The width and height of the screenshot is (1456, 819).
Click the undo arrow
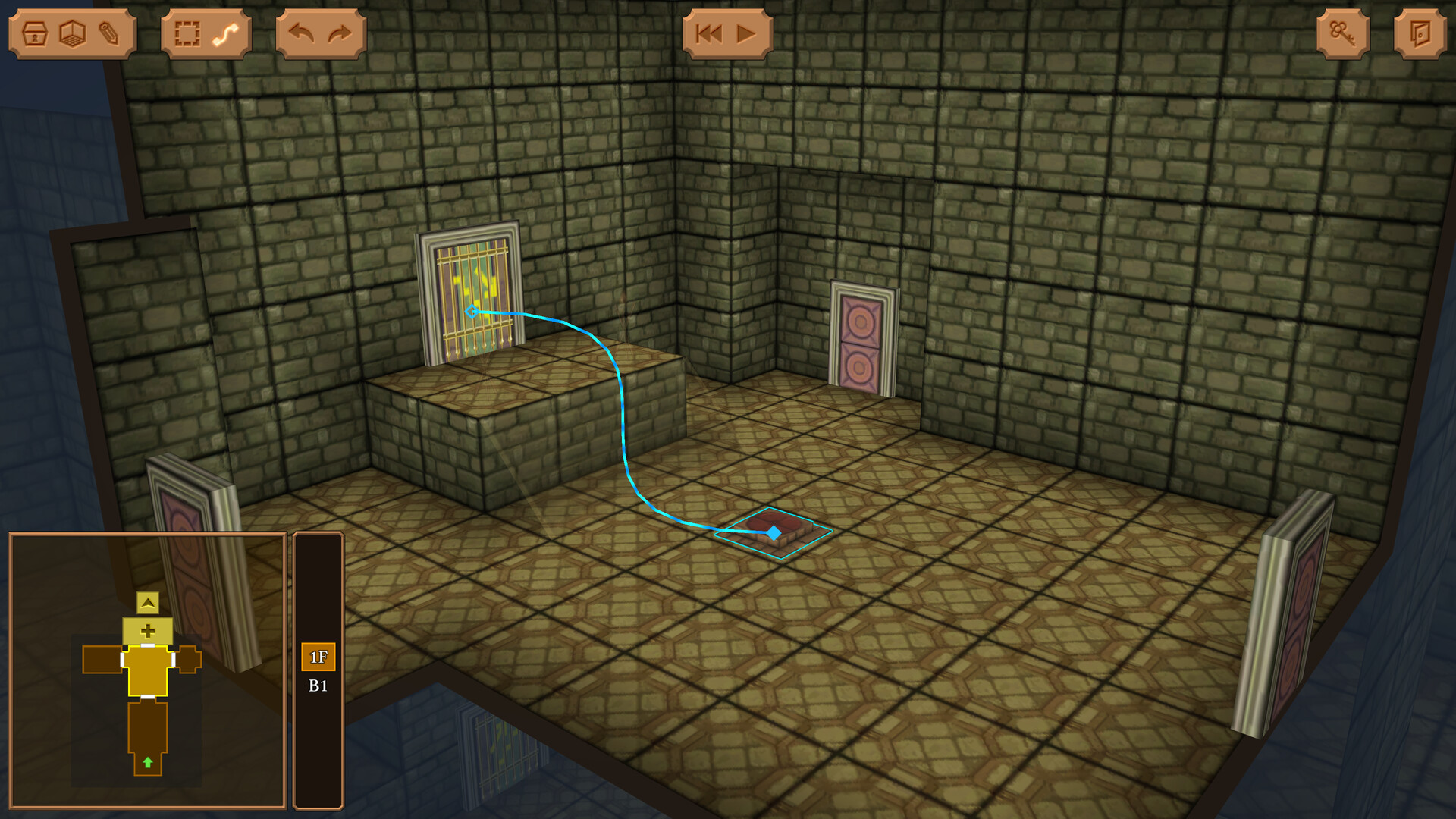pyautogui.click(x=303, y=32)
